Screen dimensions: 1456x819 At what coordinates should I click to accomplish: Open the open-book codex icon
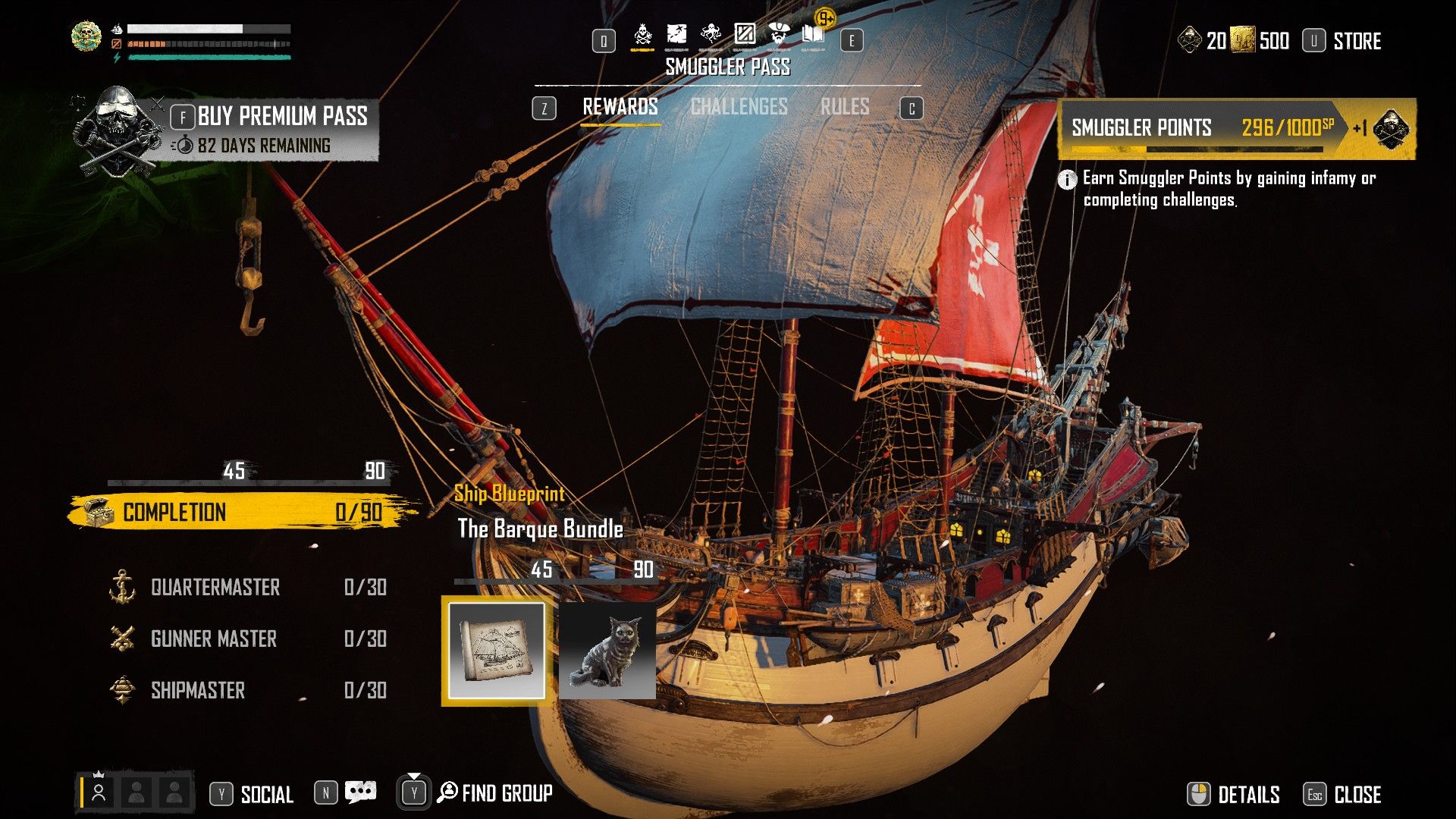click(x=813, y=34)
